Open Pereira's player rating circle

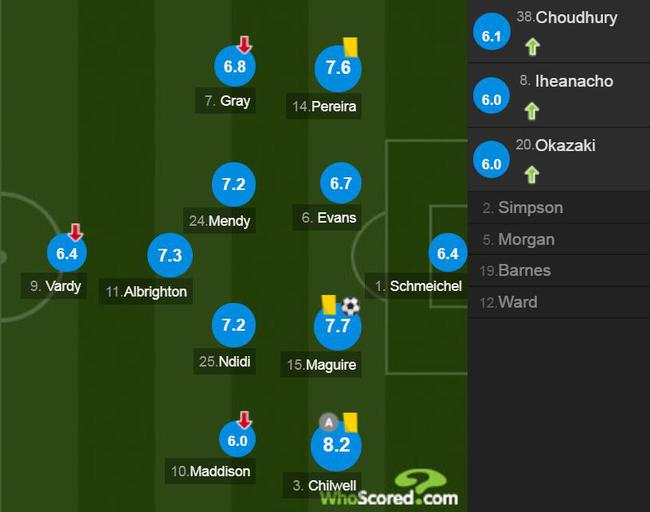click(x=338, y=68)
